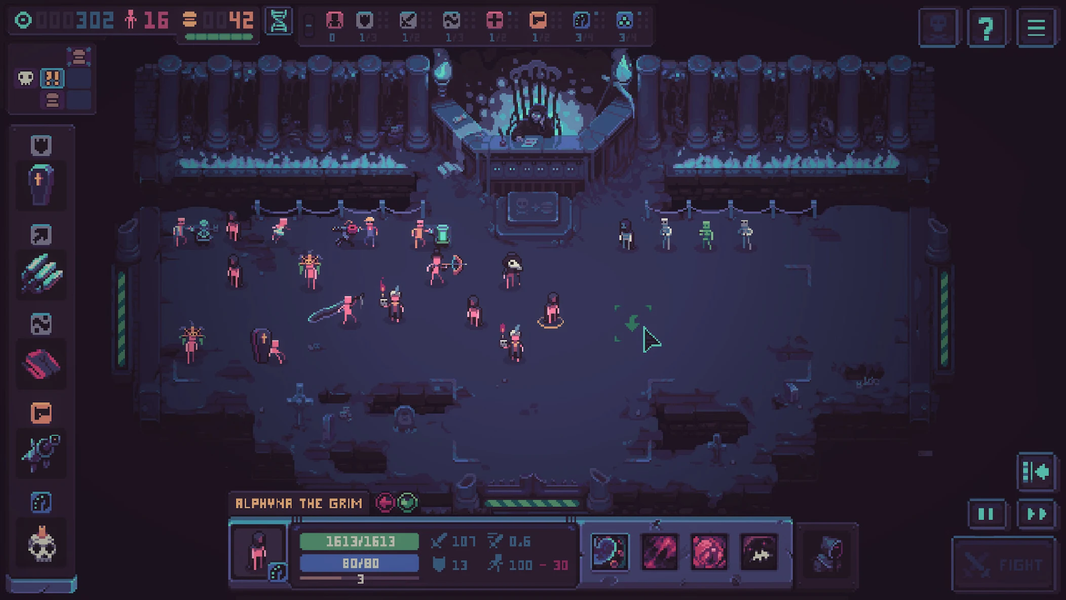1066x600 pixels.
Task: Trigger the dark fanged maw ability
Action: (759, 551)
